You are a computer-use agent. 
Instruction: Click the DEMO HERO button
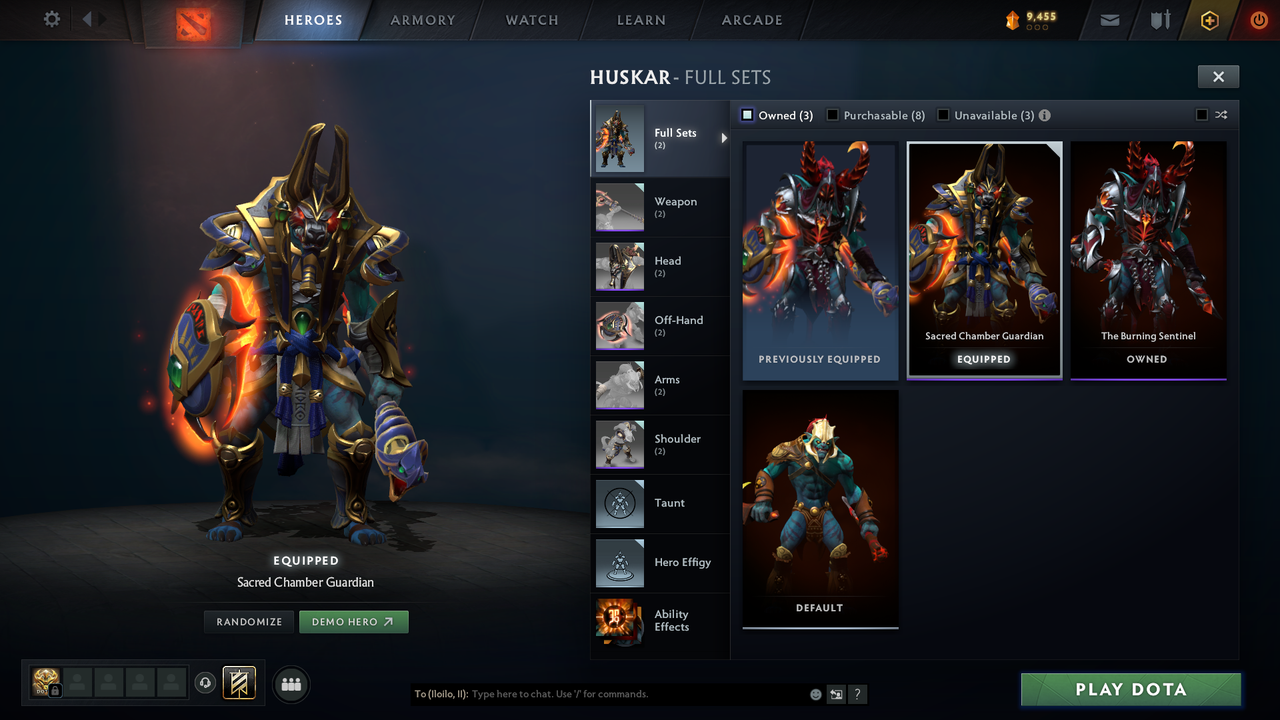tap(353, 621)
